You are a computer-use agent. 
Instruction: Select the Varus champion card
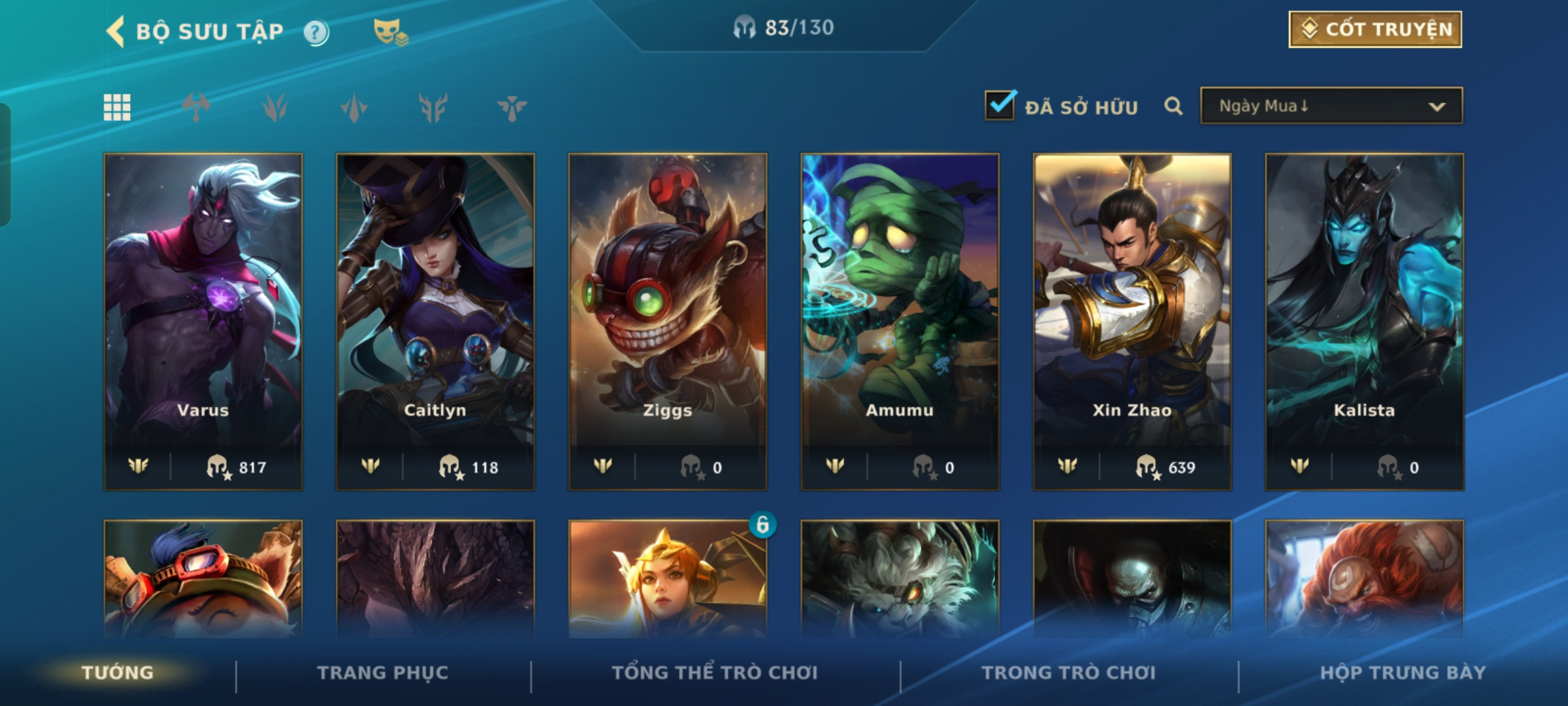coord(203,321)
